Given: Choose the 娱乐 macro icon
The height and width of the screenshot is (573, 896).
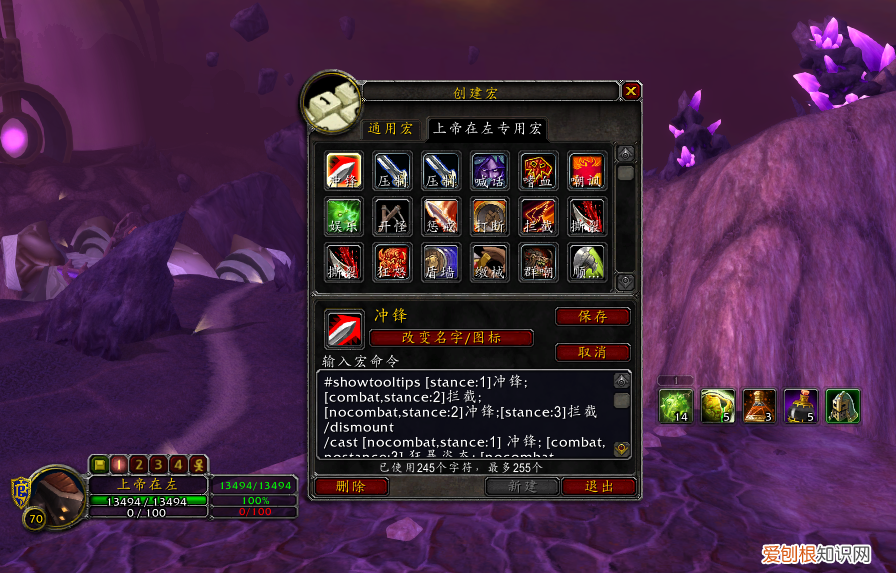Looking at the screenshot, I should coord(344,217).
